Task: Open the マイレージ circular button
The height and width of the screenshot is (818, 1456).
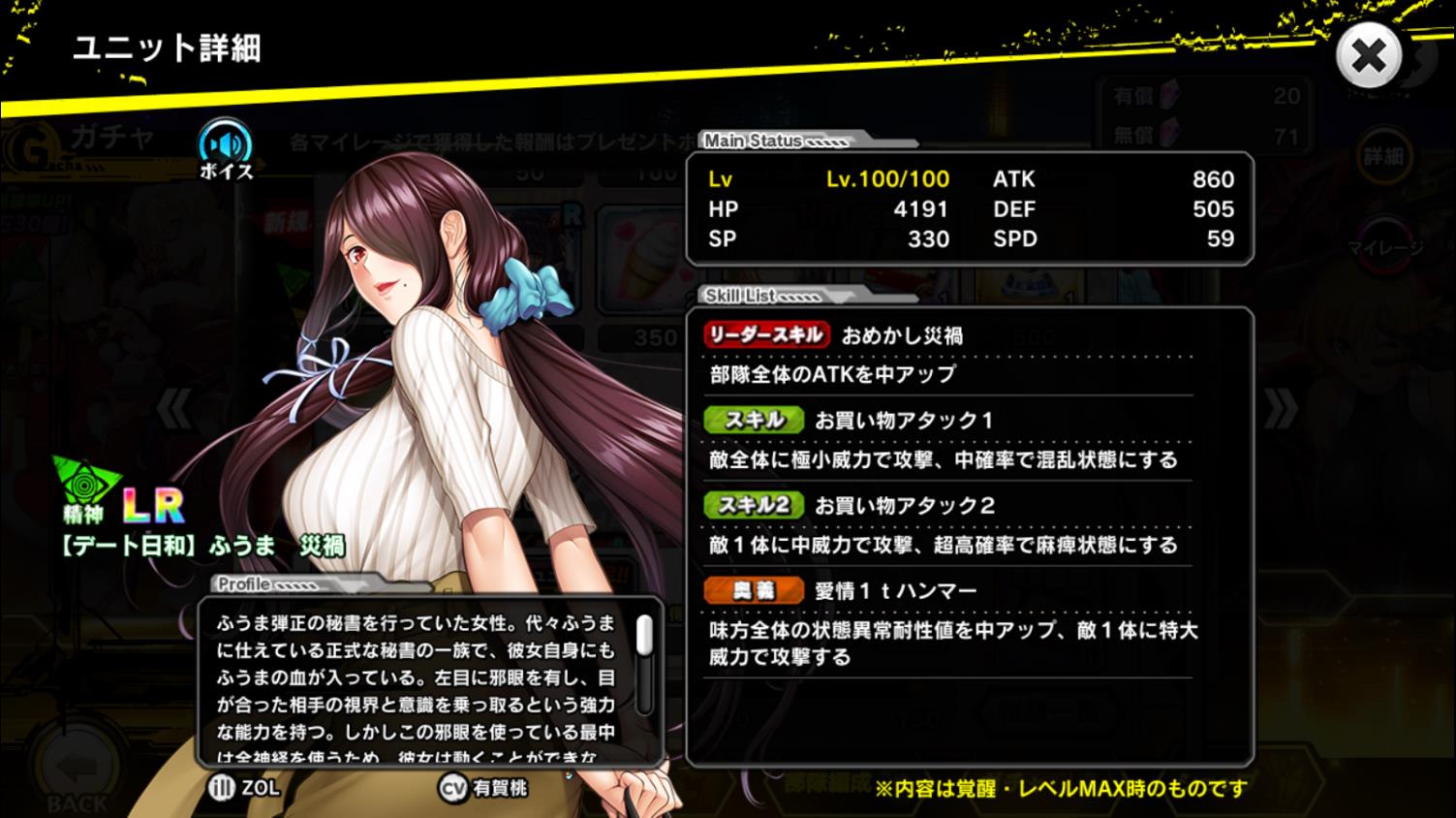Action: (x=1387, y=244)
